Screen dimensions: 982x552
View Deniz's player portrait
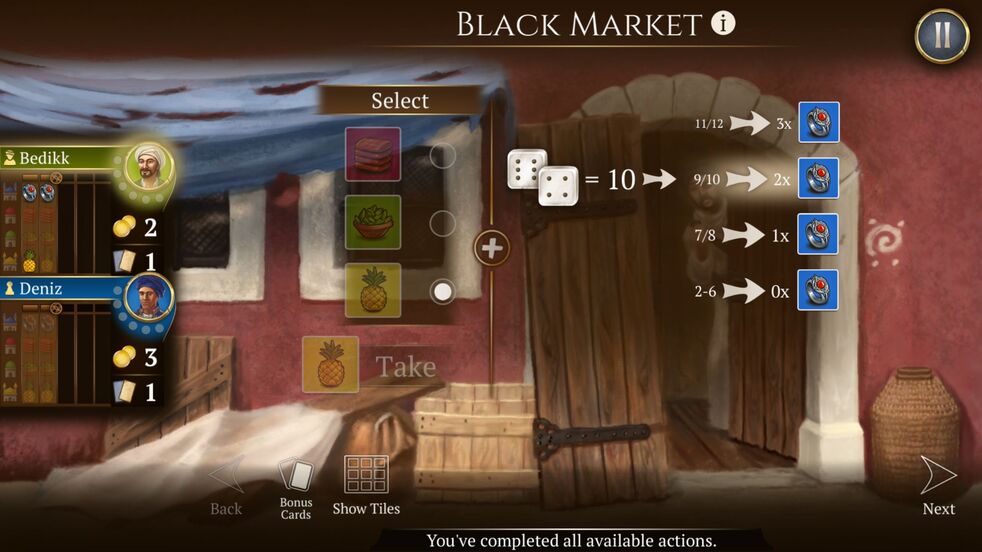coord(148,299)
